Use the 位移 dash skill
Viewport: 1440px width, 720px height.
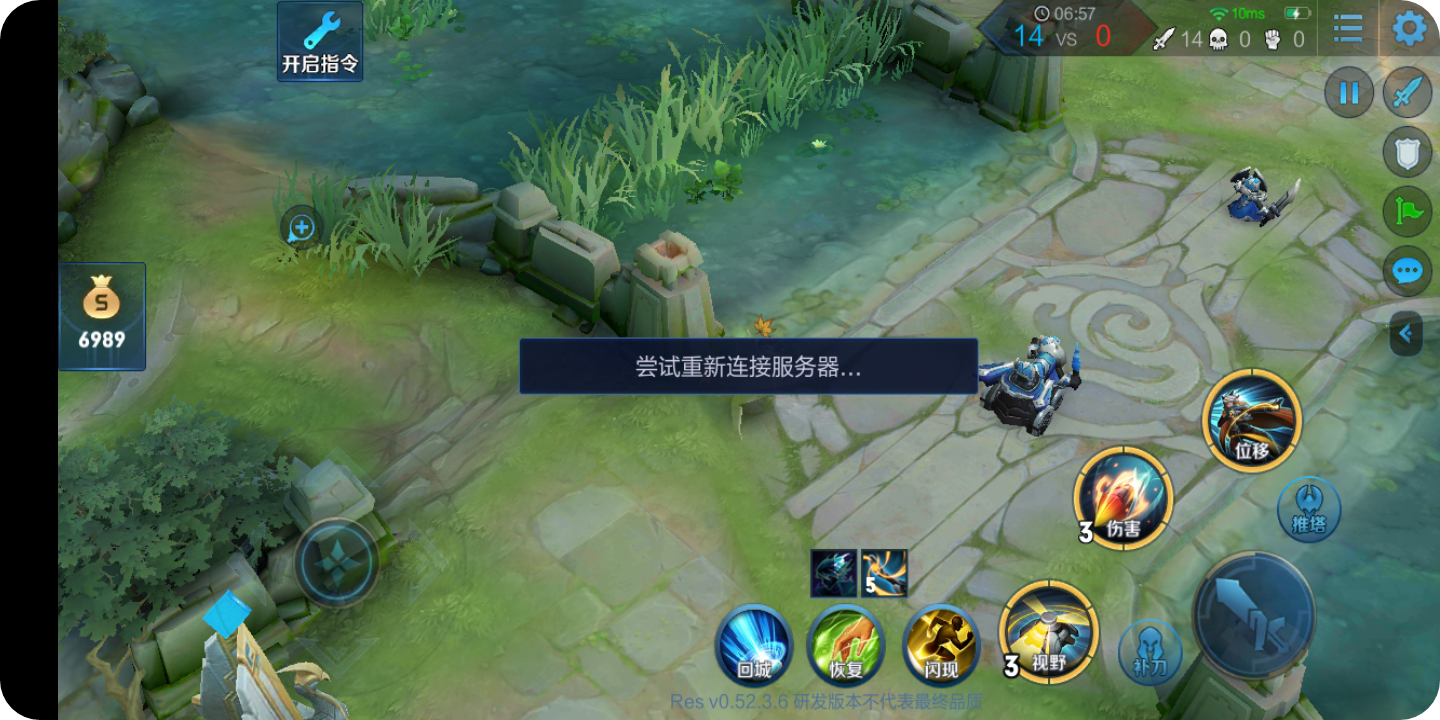click(1252, 422)
